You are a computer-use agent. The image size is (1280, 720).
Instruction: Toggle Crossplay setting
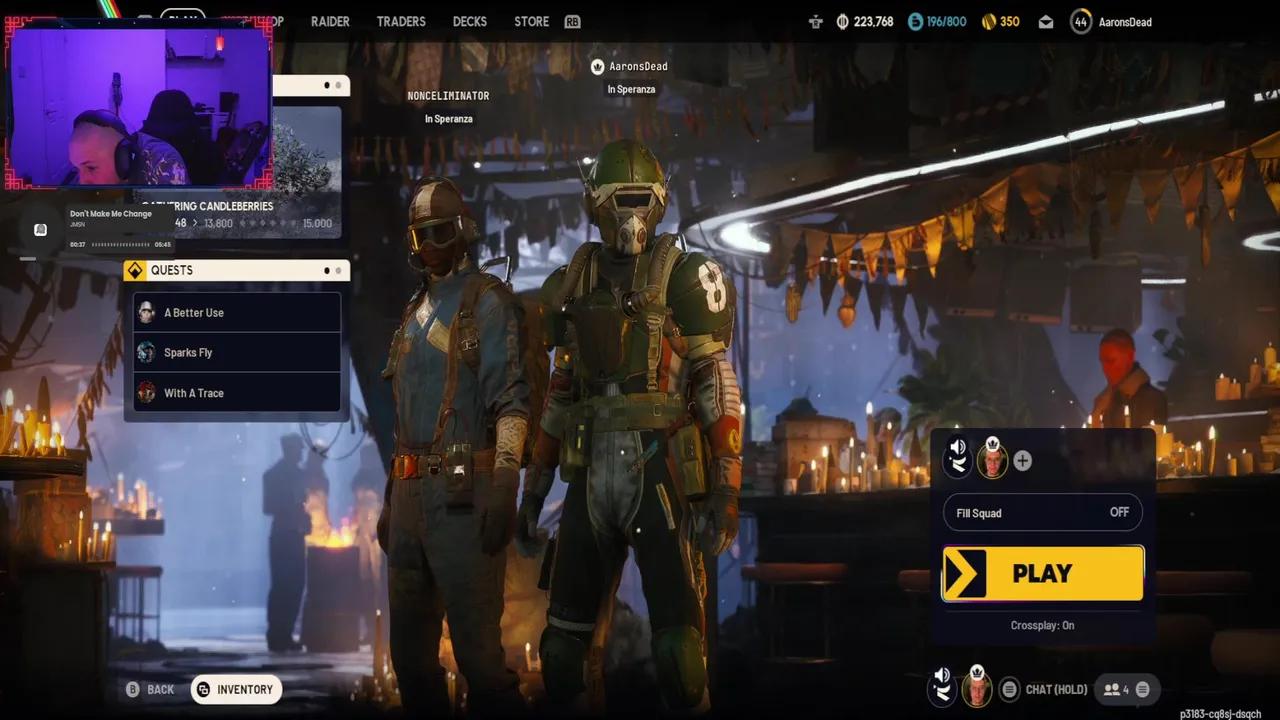(1042, 625)
